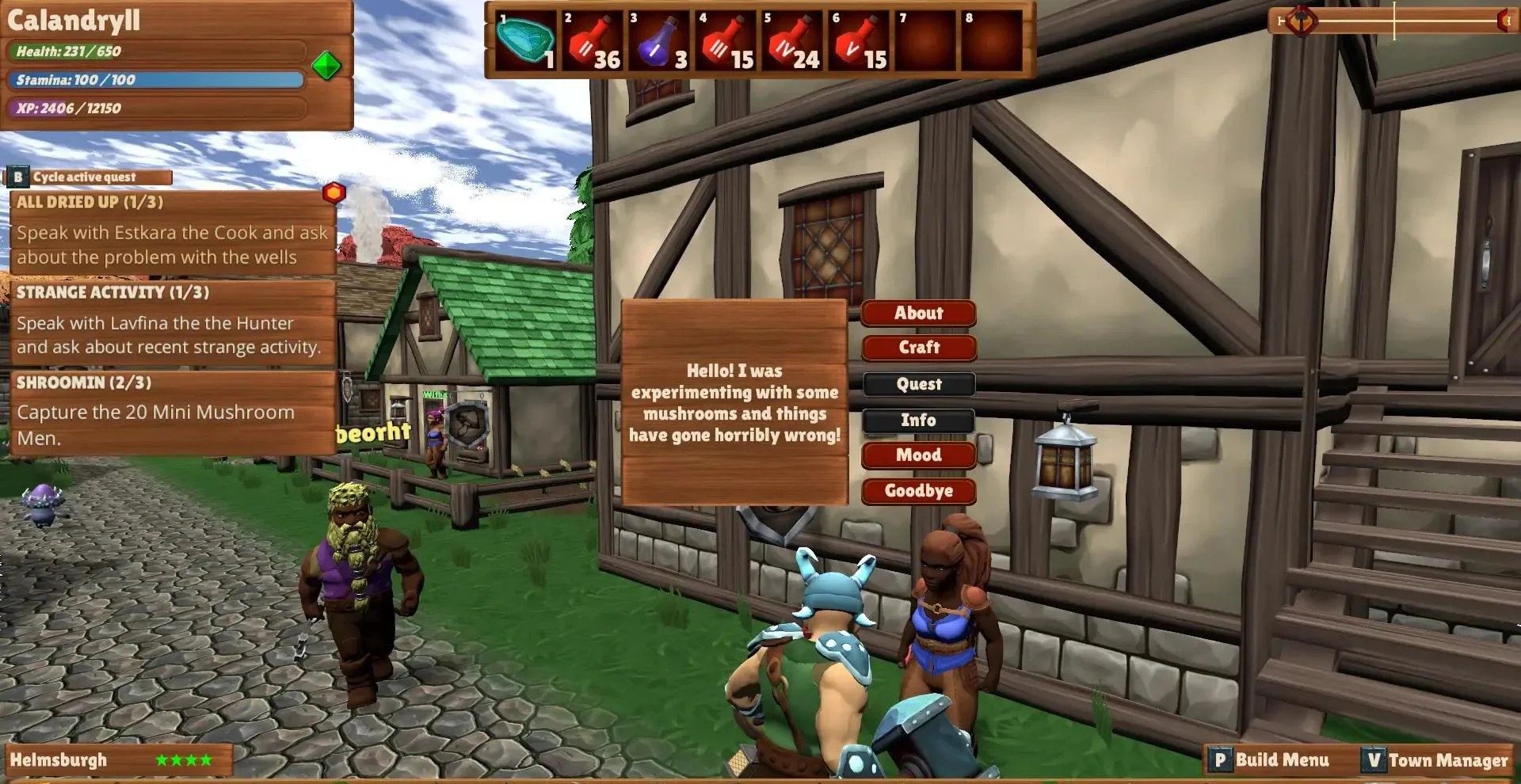This screenshot has width=1521, height=784.
Task: Select the red potion IV stack of 24
Action: (x=793, y=41)
